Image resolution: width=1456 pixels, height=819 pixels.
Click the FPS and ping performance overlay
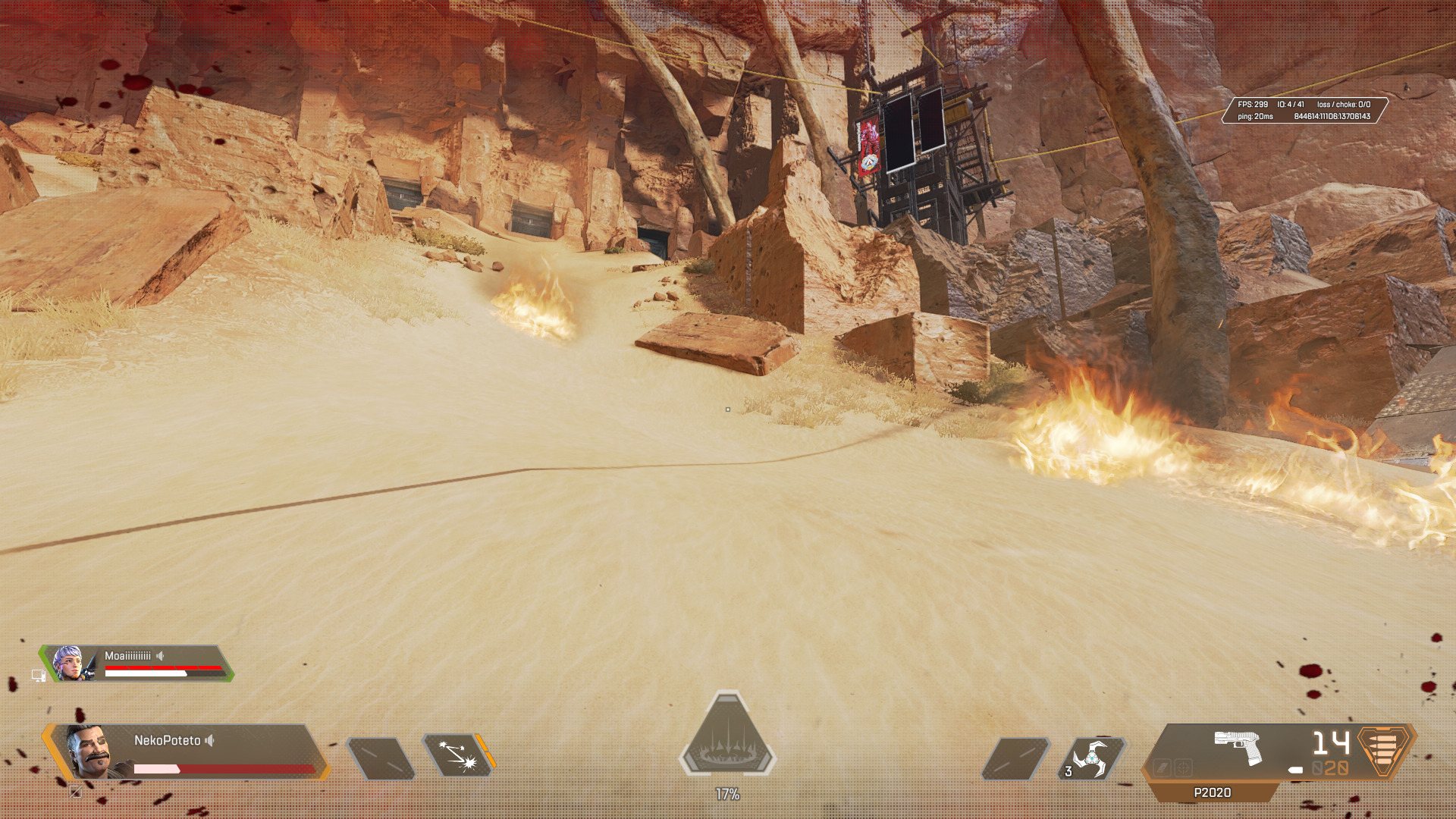(x=1304, y=111)
